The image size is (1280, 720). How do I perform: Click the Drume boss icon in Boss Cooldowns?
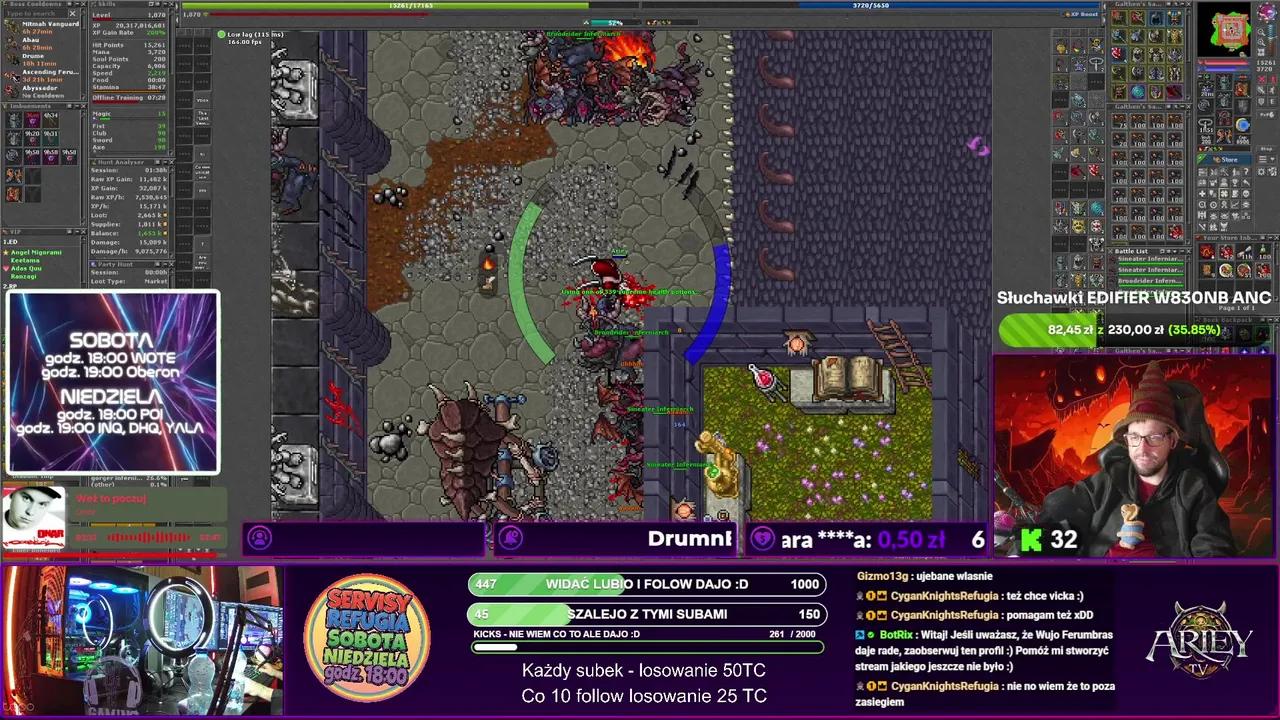tap(13, 59)
